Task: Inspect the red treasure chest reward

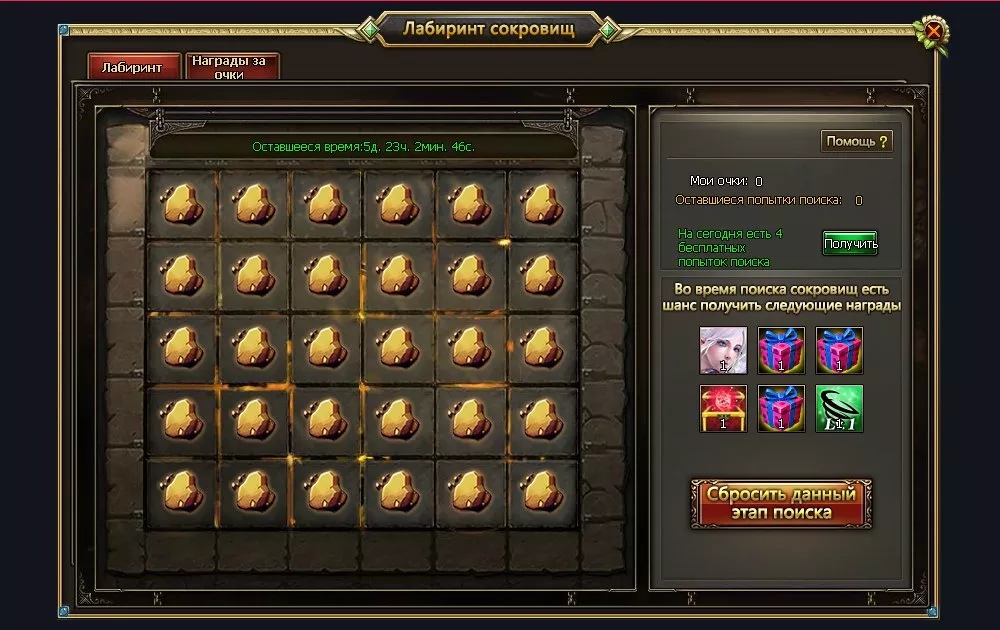Action: [723, 408]
